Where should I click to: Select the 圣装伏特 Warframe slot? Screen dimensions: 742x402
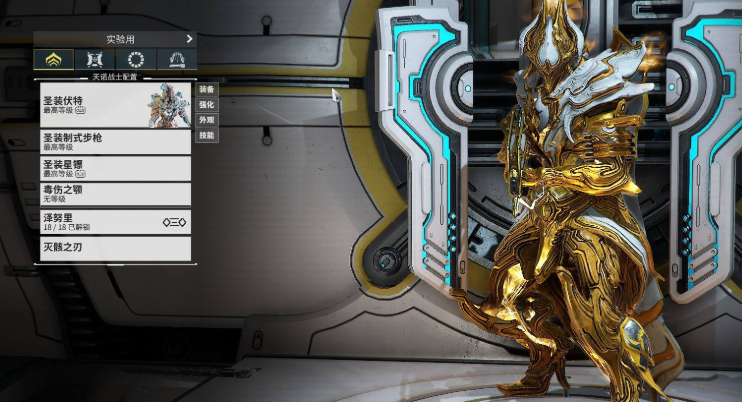(x=115, y=103)
